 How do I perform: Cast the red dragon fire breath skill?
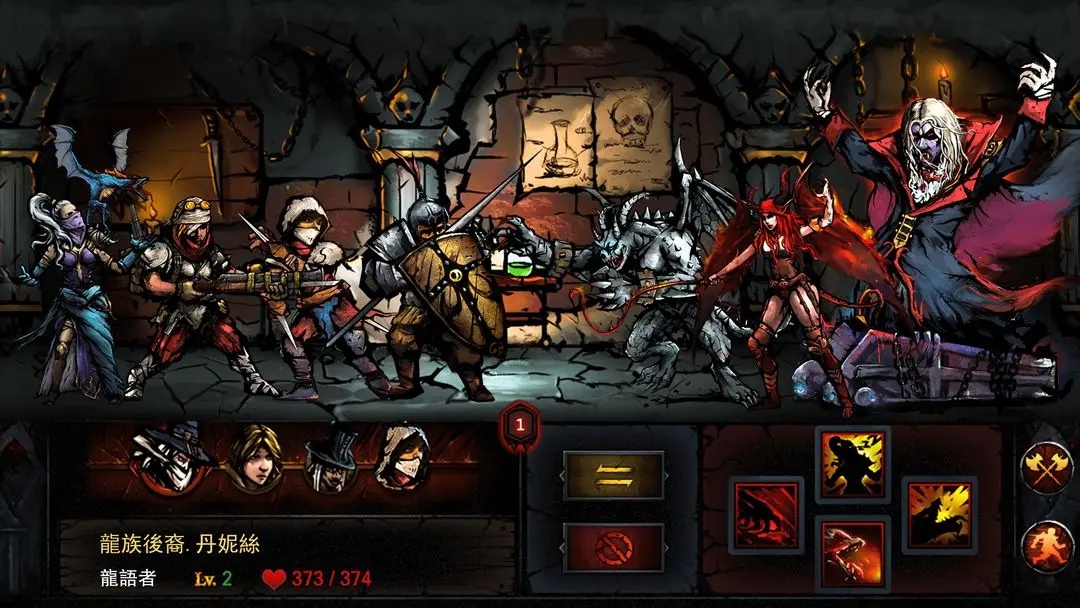pyautogui.click(x=852, y=553)
